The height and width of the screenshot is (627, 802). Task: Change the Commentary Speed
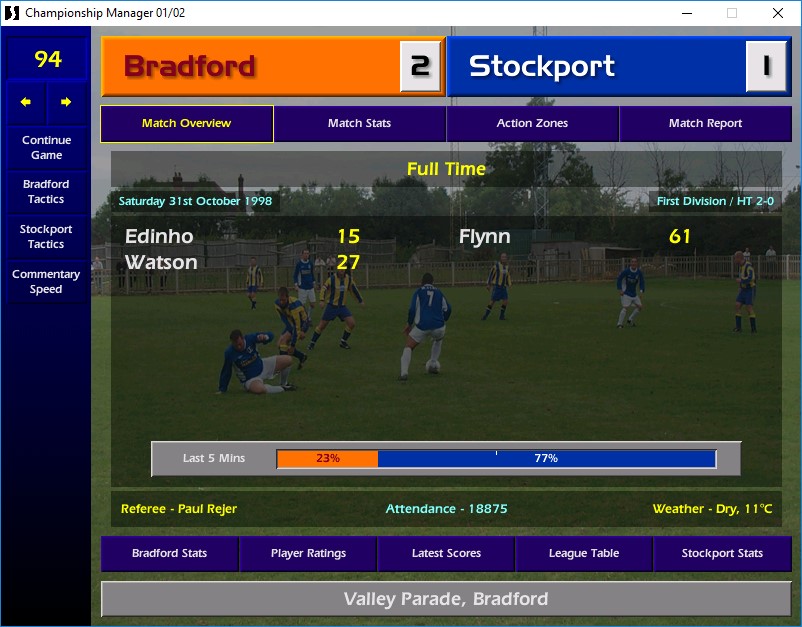point(46,282)
